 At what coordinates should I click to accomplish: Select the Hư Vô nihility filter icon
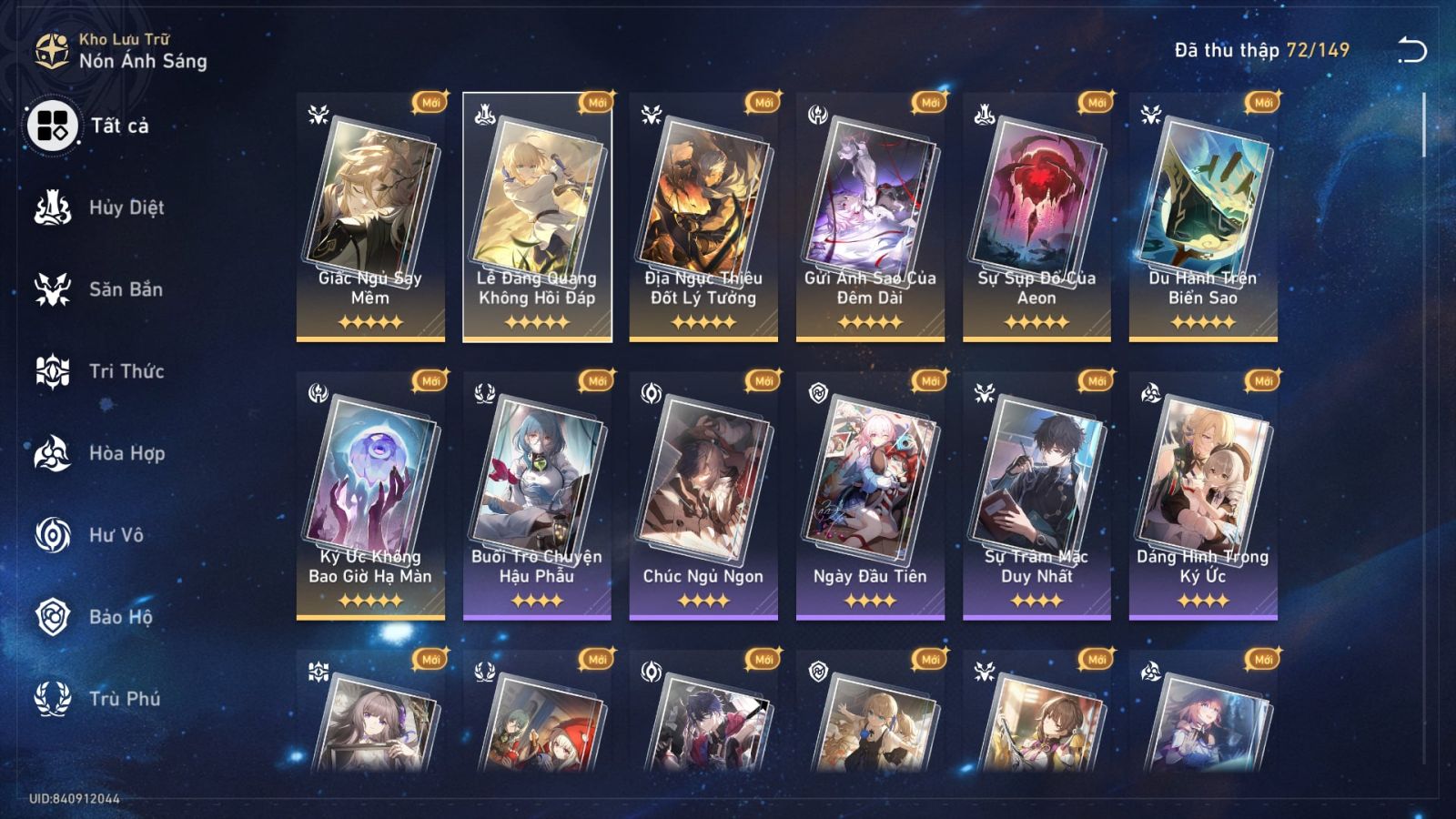pyautogui.click(x=52, y=535)
